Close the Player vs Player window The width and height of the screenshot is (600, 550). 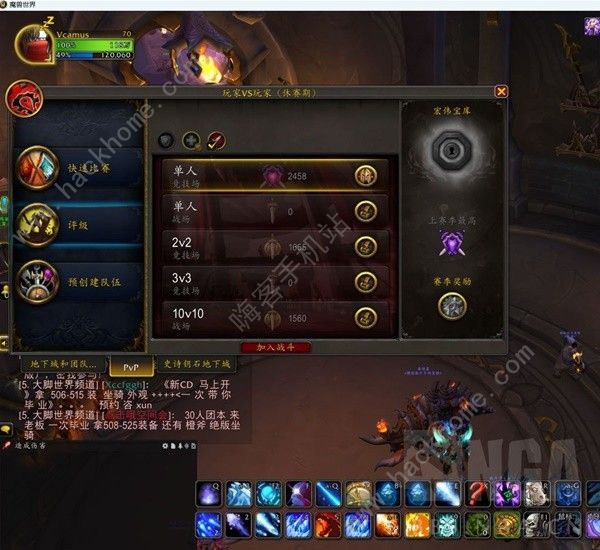click(501, 91)
